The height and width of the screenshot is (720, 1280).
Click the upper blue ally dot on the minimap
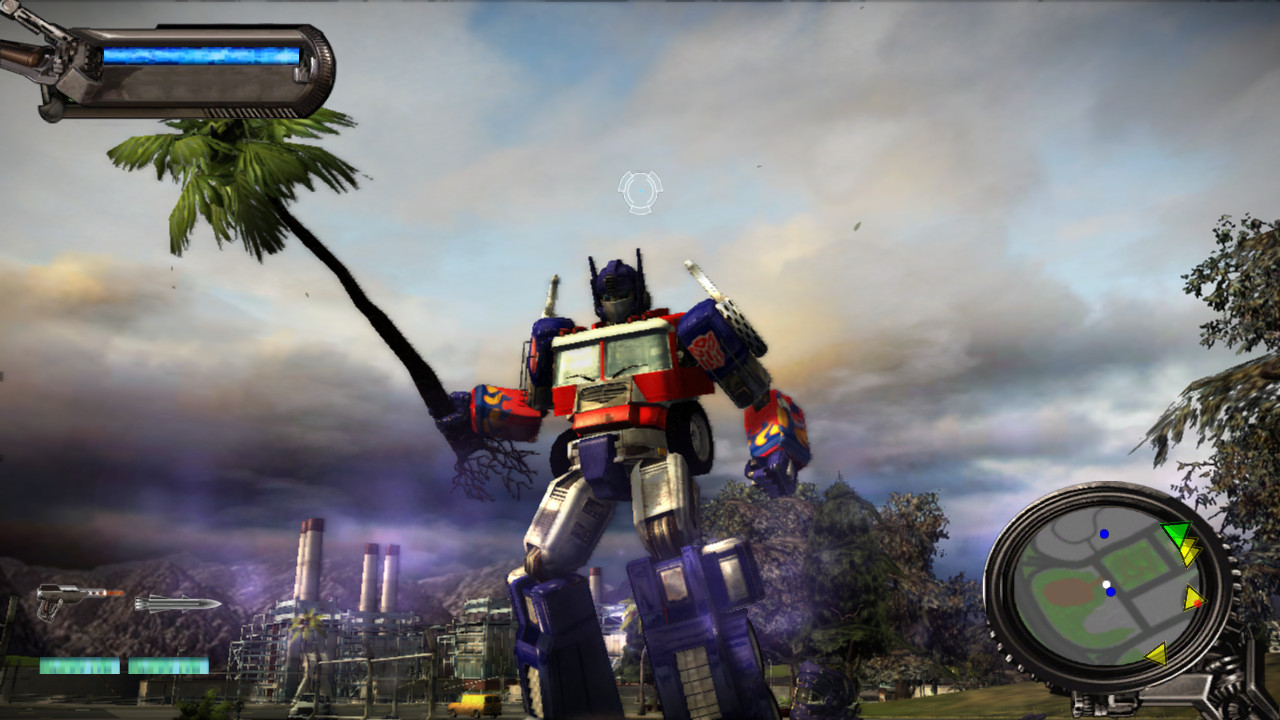[1104, 534]
